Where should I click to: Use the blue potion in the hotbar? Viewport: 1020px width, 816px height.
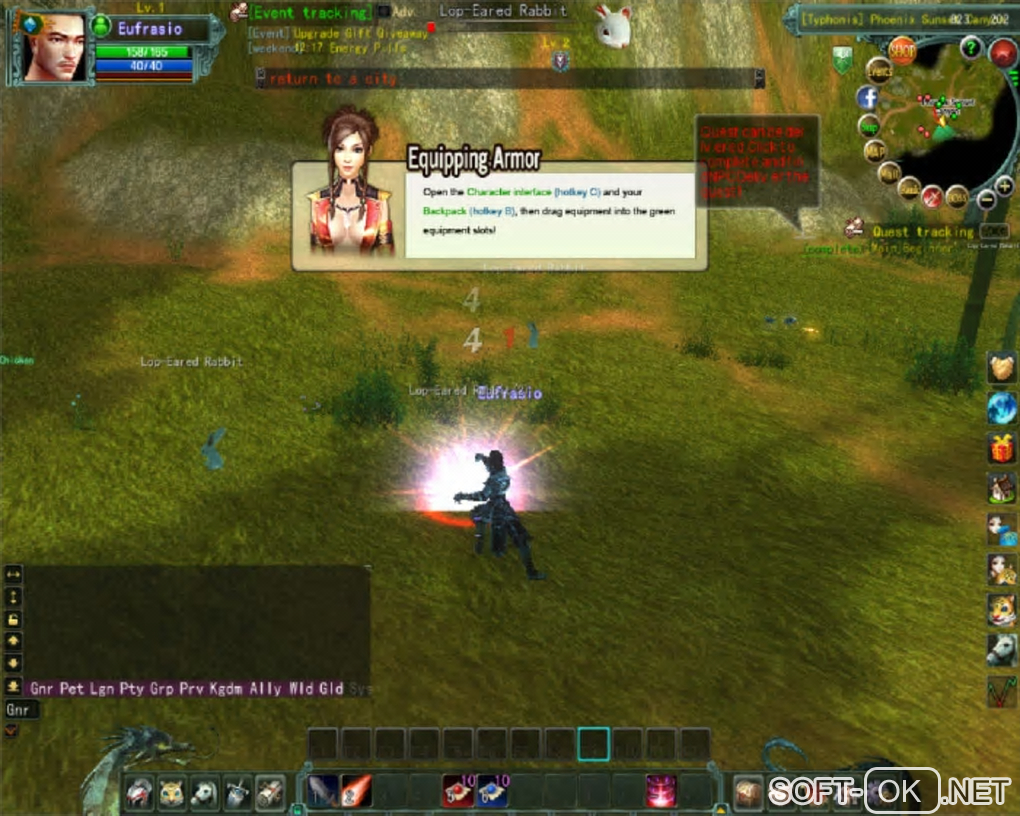coord(492,790)
